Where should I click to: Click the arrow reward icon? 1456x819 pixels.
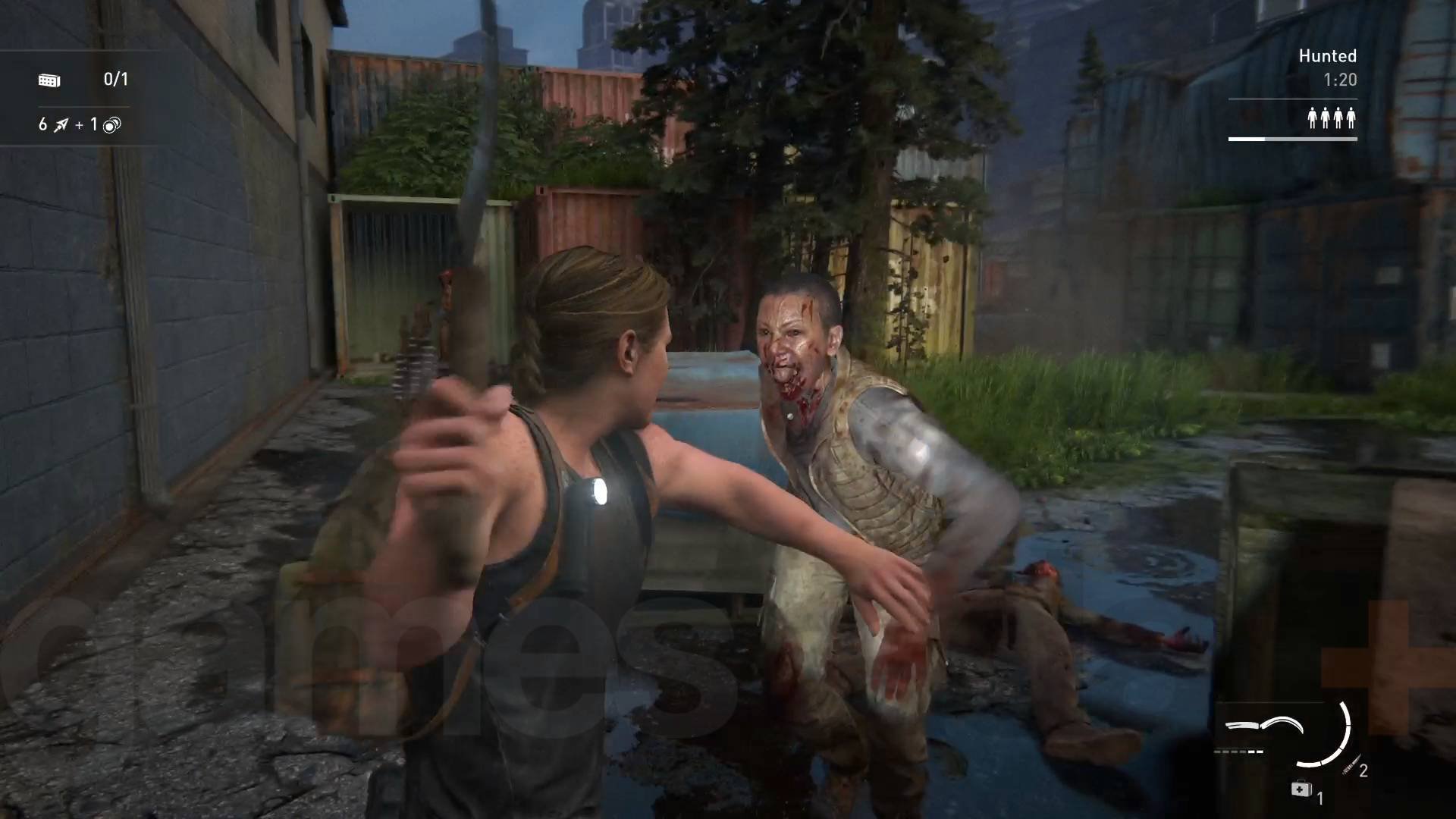(x=61, y=125)
